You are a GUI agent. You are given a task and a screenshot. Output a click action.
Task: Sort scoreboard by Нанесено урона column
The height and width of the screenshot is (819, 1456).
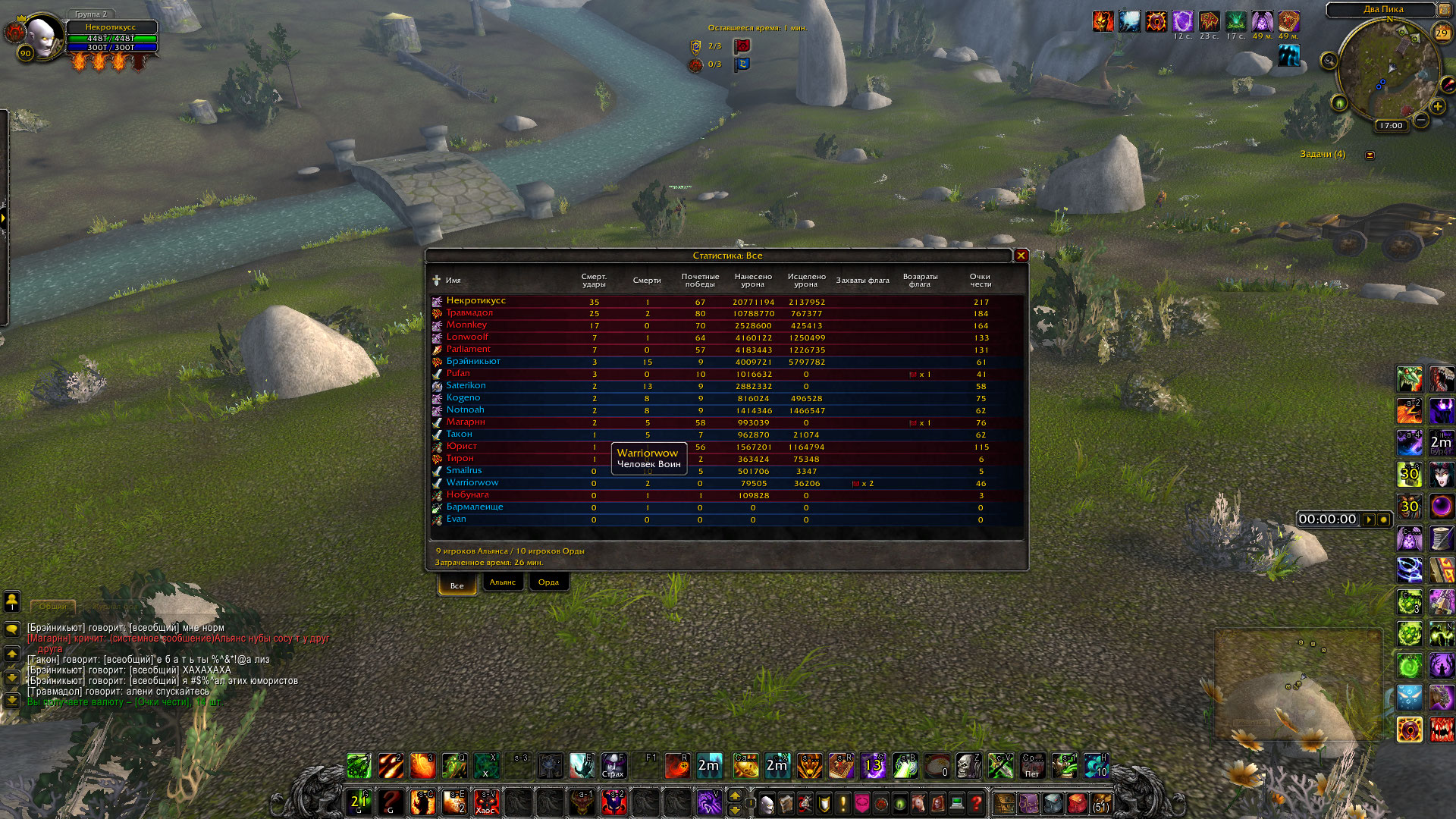click(x=753, y=281)
